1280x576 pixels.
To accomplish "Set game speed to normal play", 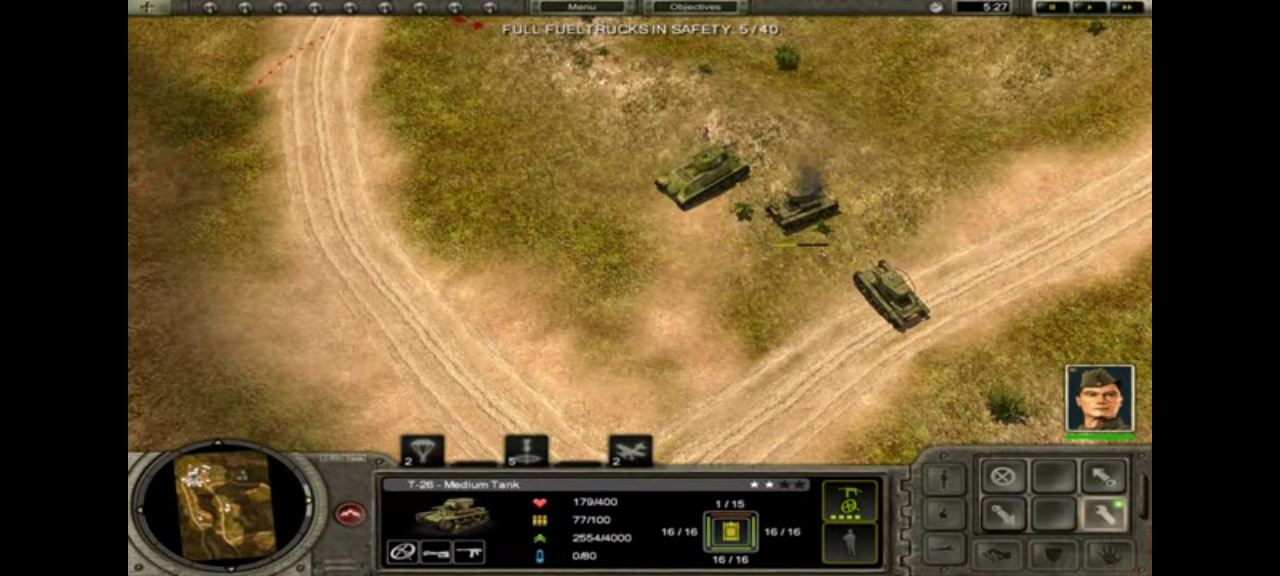I will click(1088, 7).
